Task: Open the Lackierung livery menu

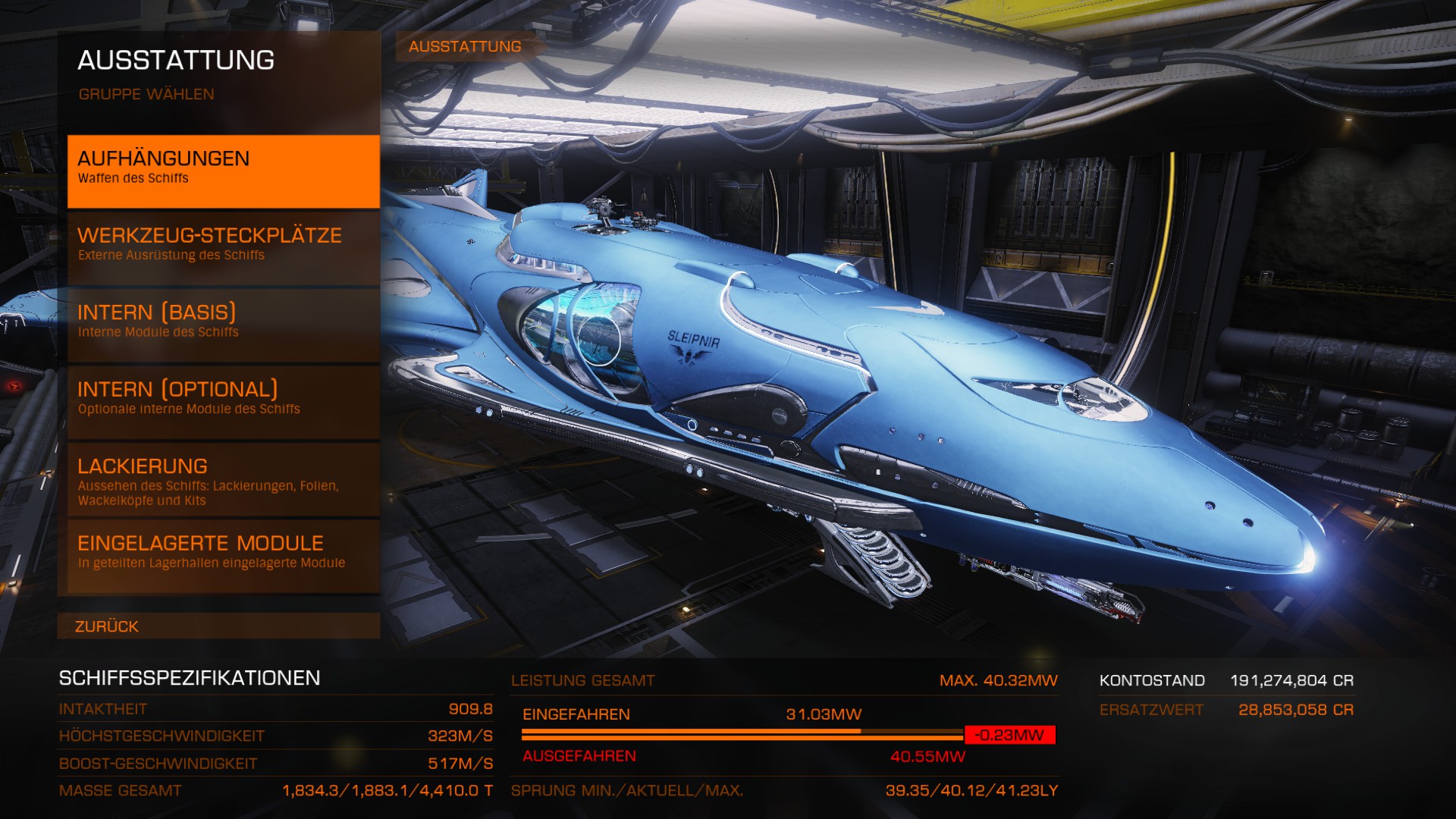Action: pyautogui.click(x=223, y=479)
